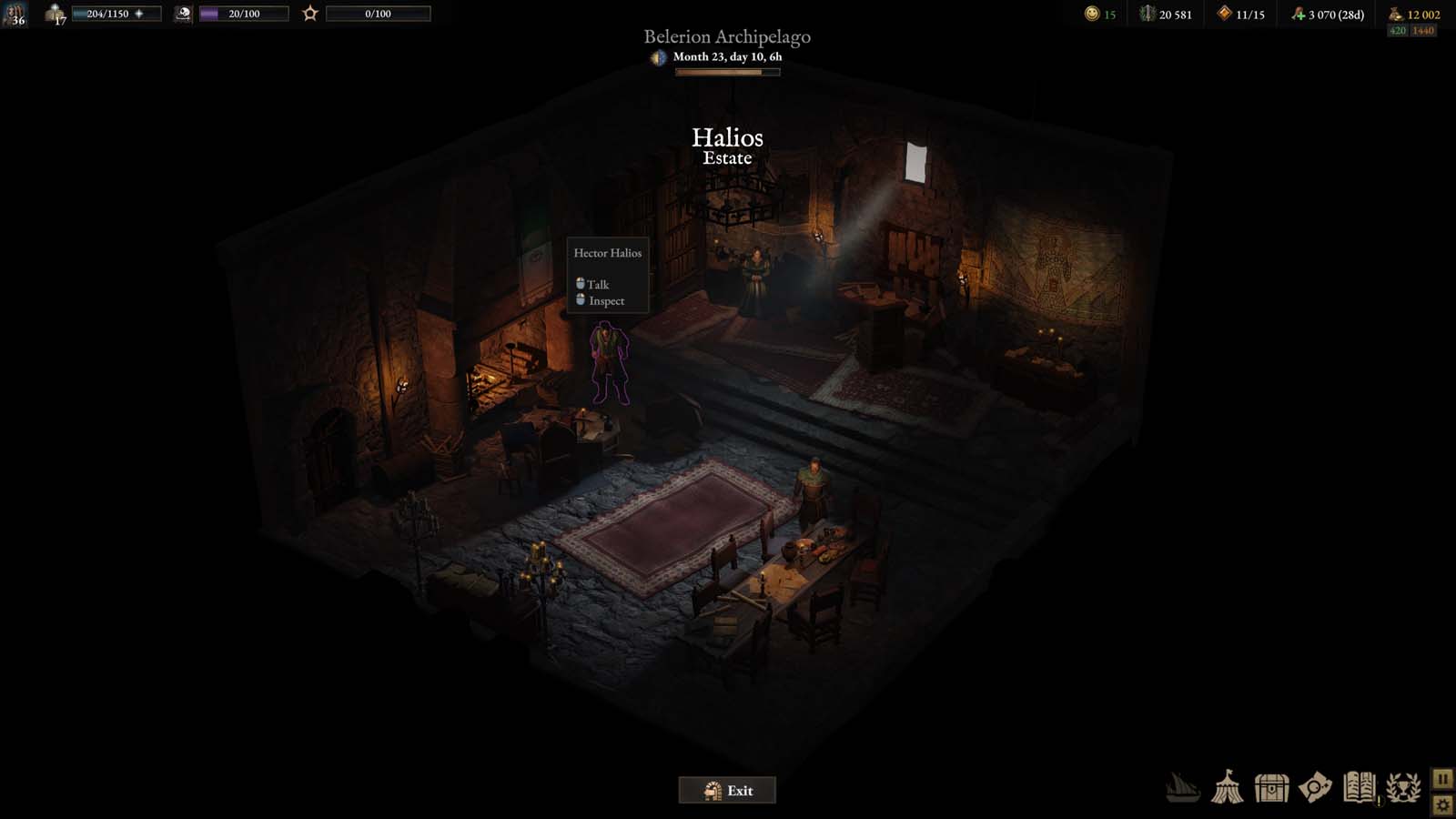This screenshot has width=1456, height=819.
Task: Click the sailing ship icon
Action: [1182, 787]
